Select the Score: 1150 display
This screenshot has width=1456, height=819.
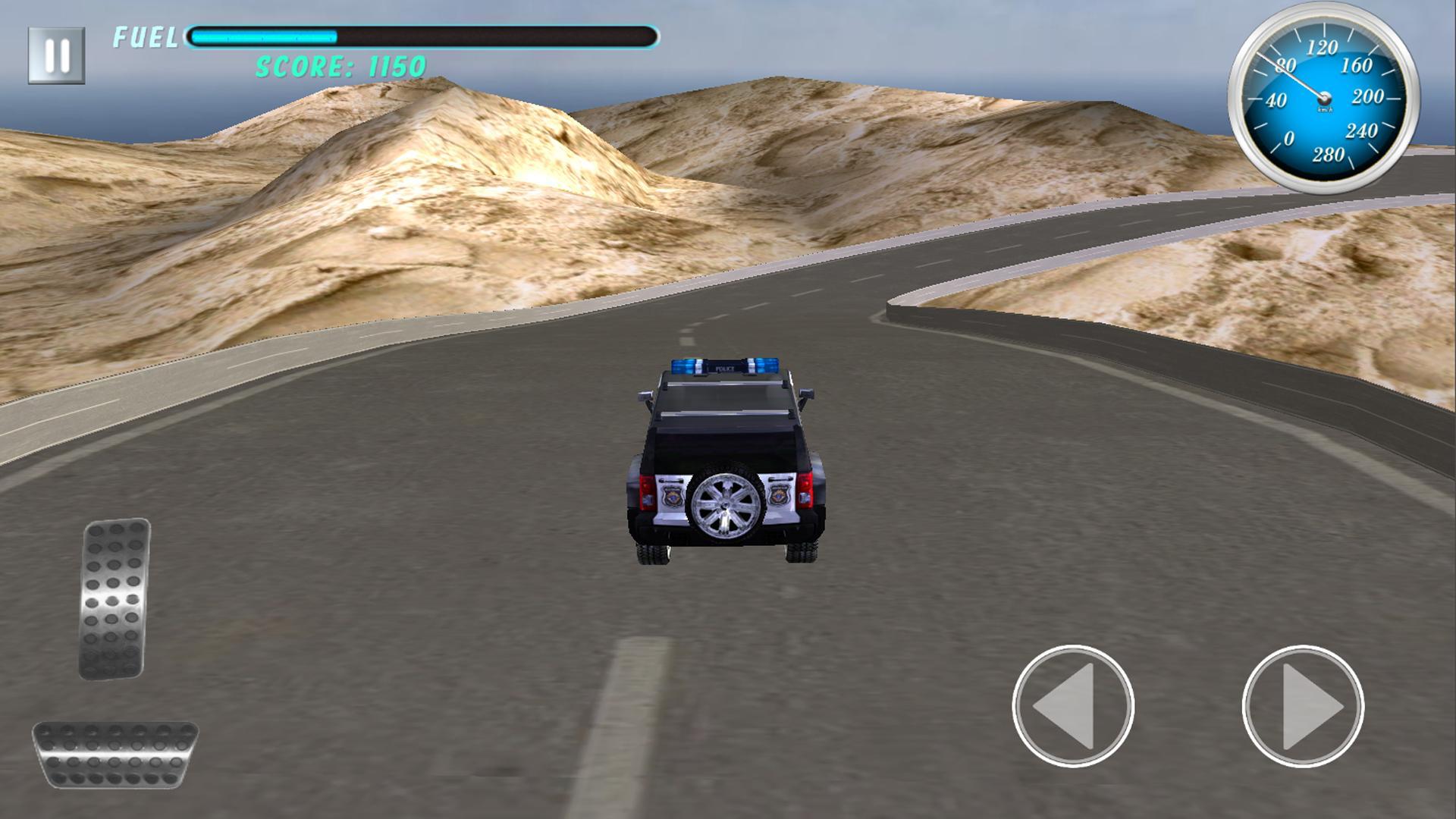coord(339,68)
